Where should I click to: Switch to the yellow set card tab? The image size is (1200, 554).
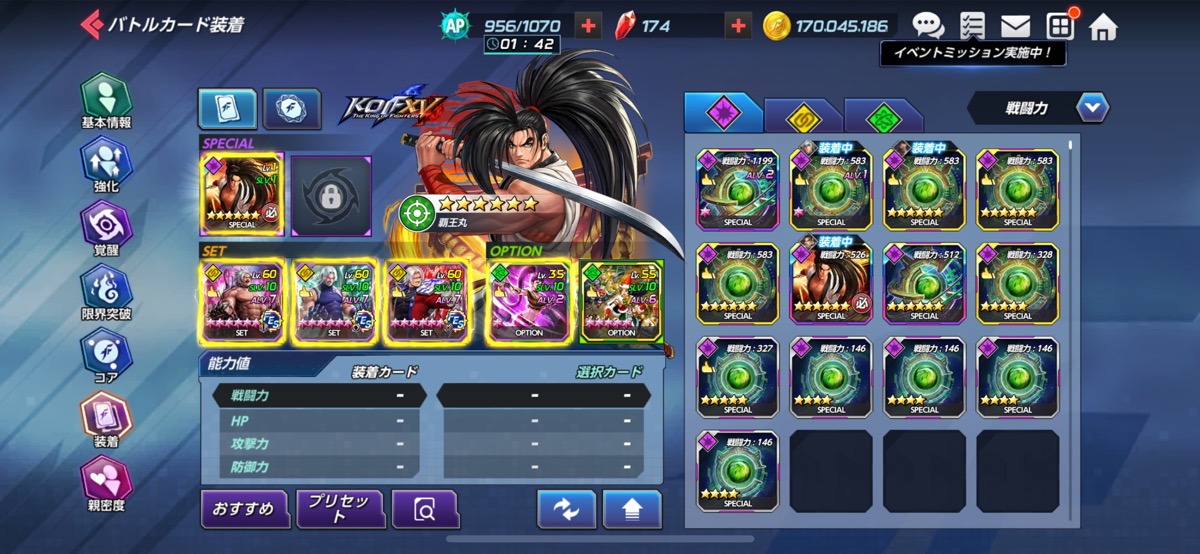pos(803,116)
